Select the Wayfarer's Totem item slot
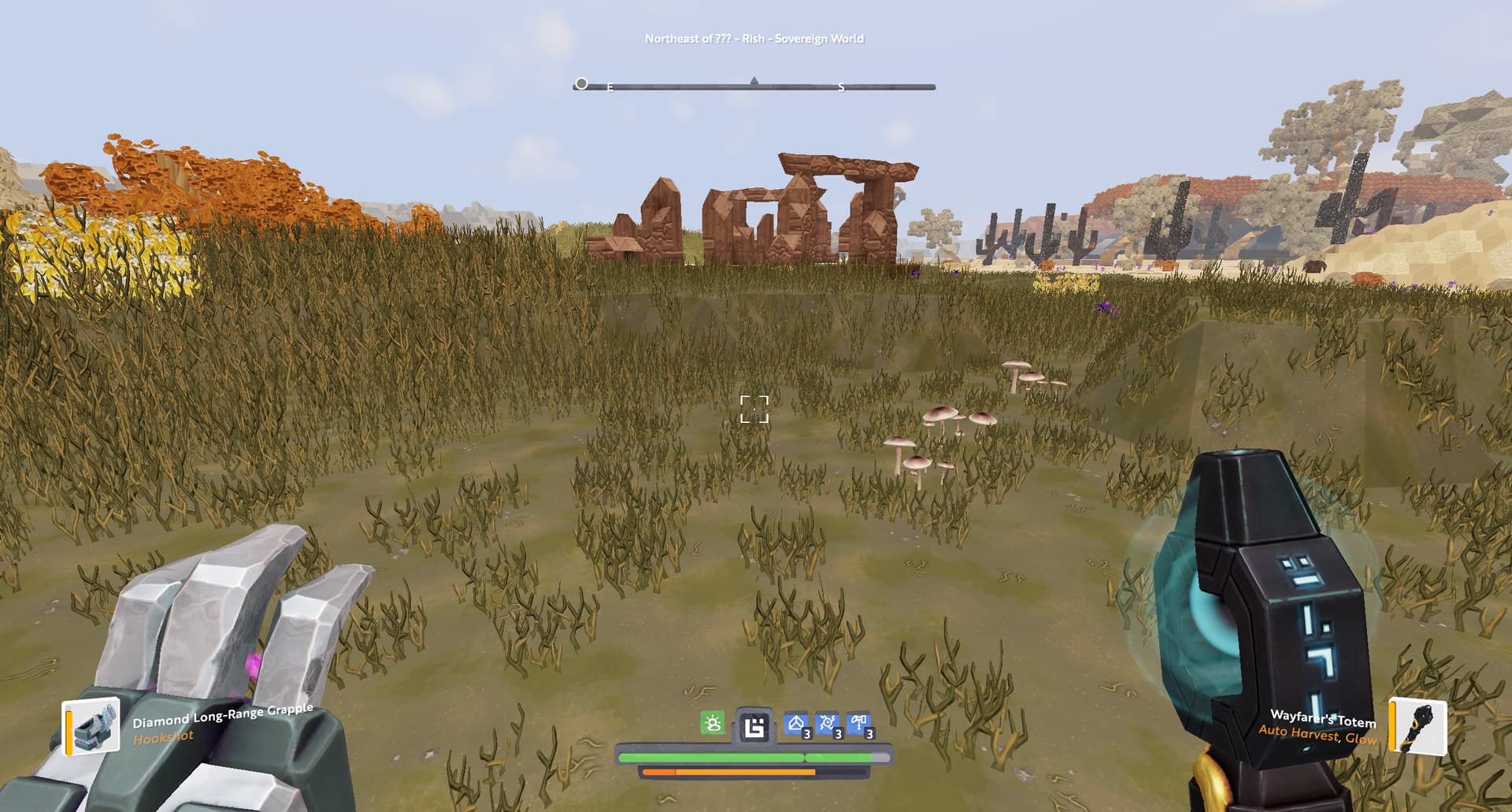The image size is (1512, 812). tap(1418, 725)
